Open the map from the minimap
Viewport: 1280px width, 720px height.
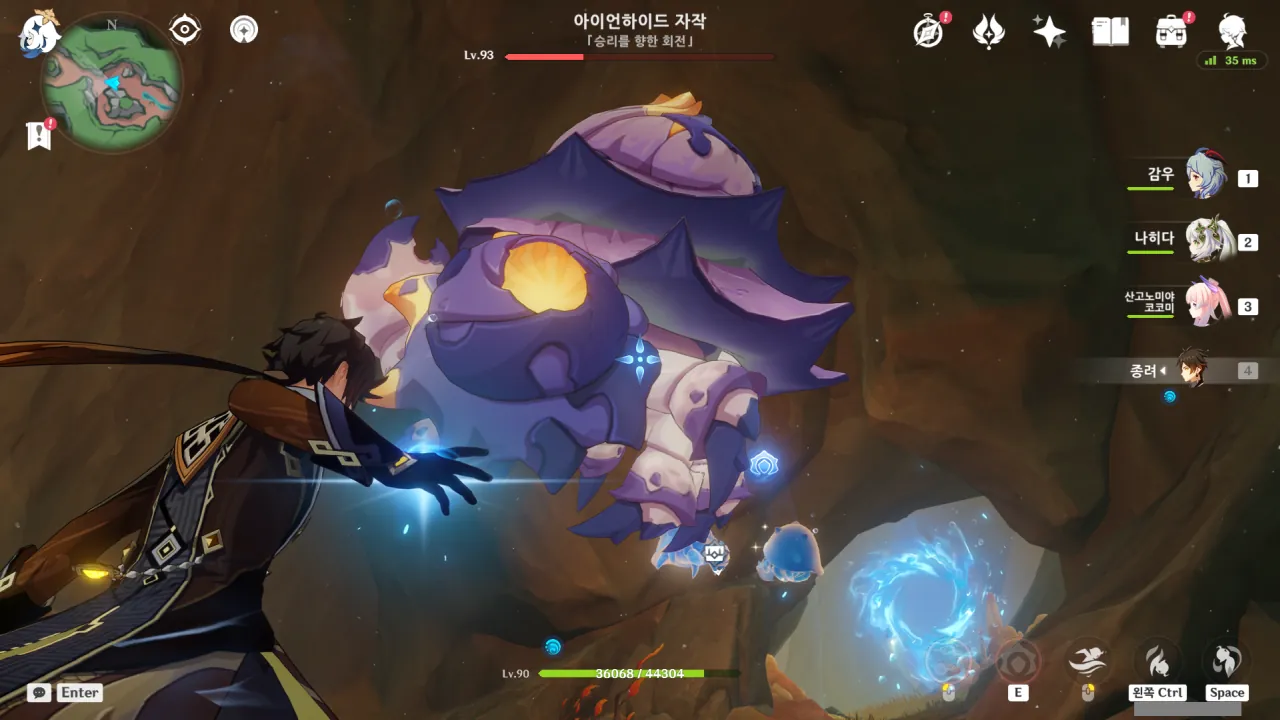111,82
